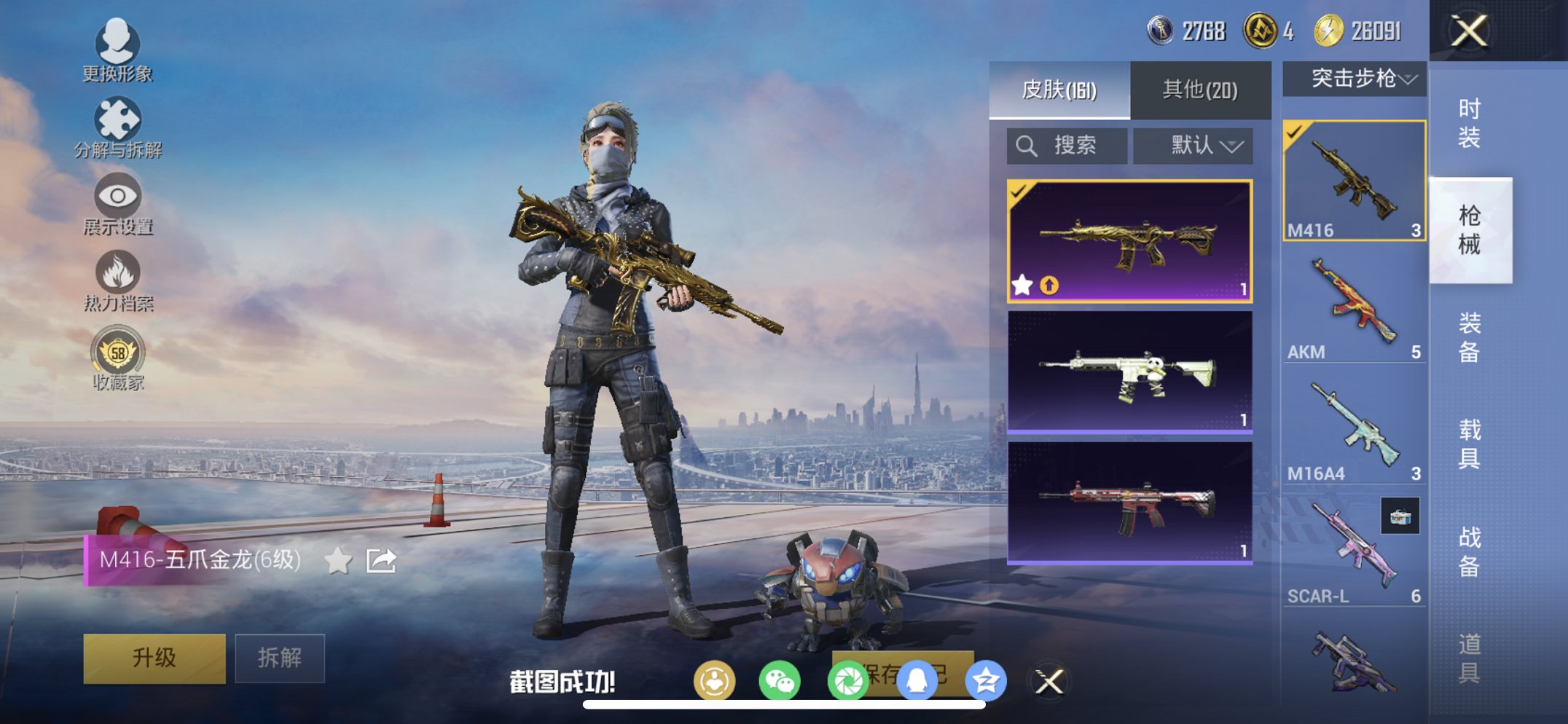The height and width of the screenshot is (724, 1568).
Task: Expand the 默认 sorting dropdown
Action: [x=1193, y=145]
